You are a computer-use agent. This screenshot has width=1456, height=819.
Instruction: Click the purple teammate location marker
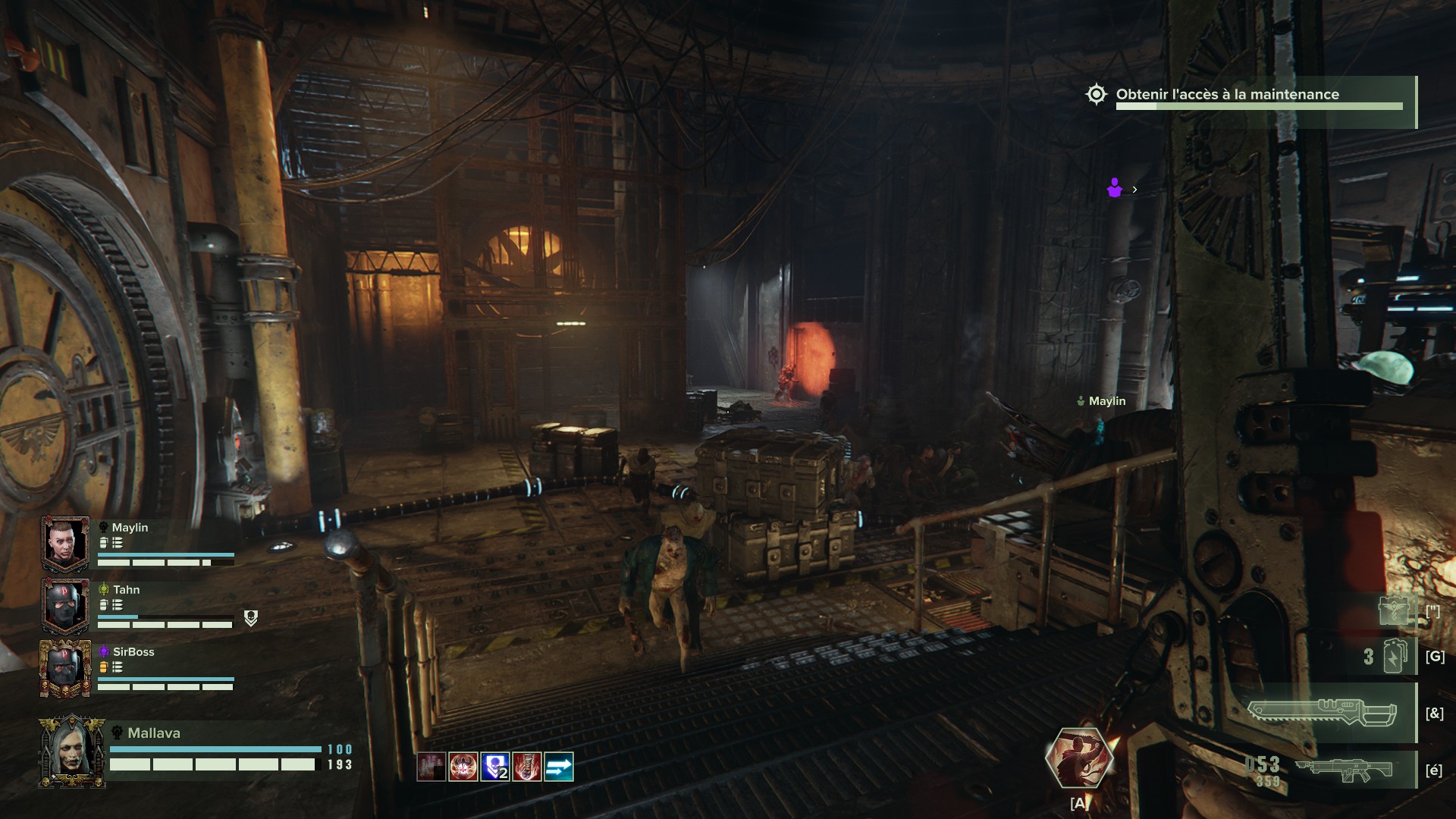click(x=1114, y=188)
